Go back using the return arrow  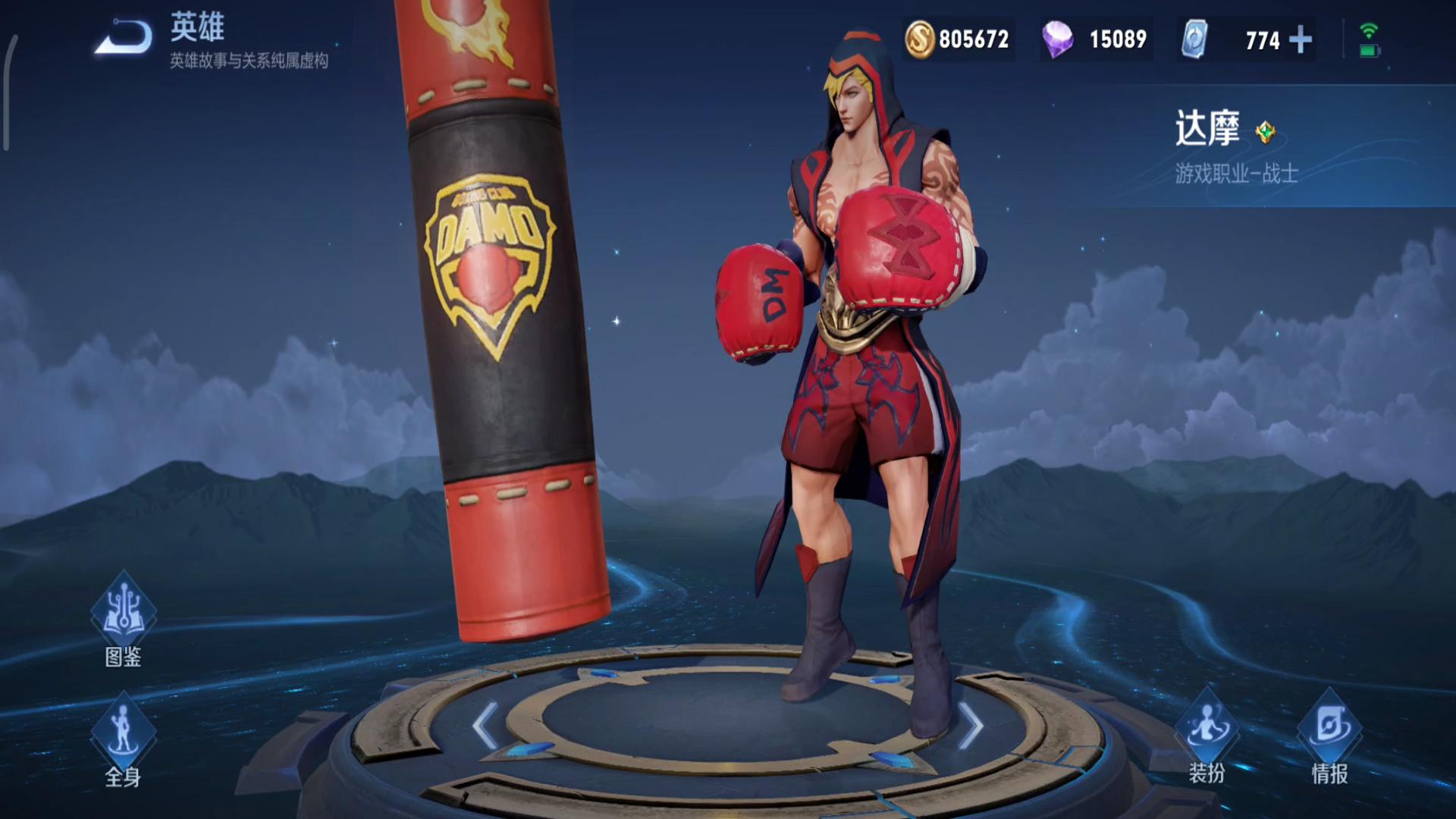123,36
